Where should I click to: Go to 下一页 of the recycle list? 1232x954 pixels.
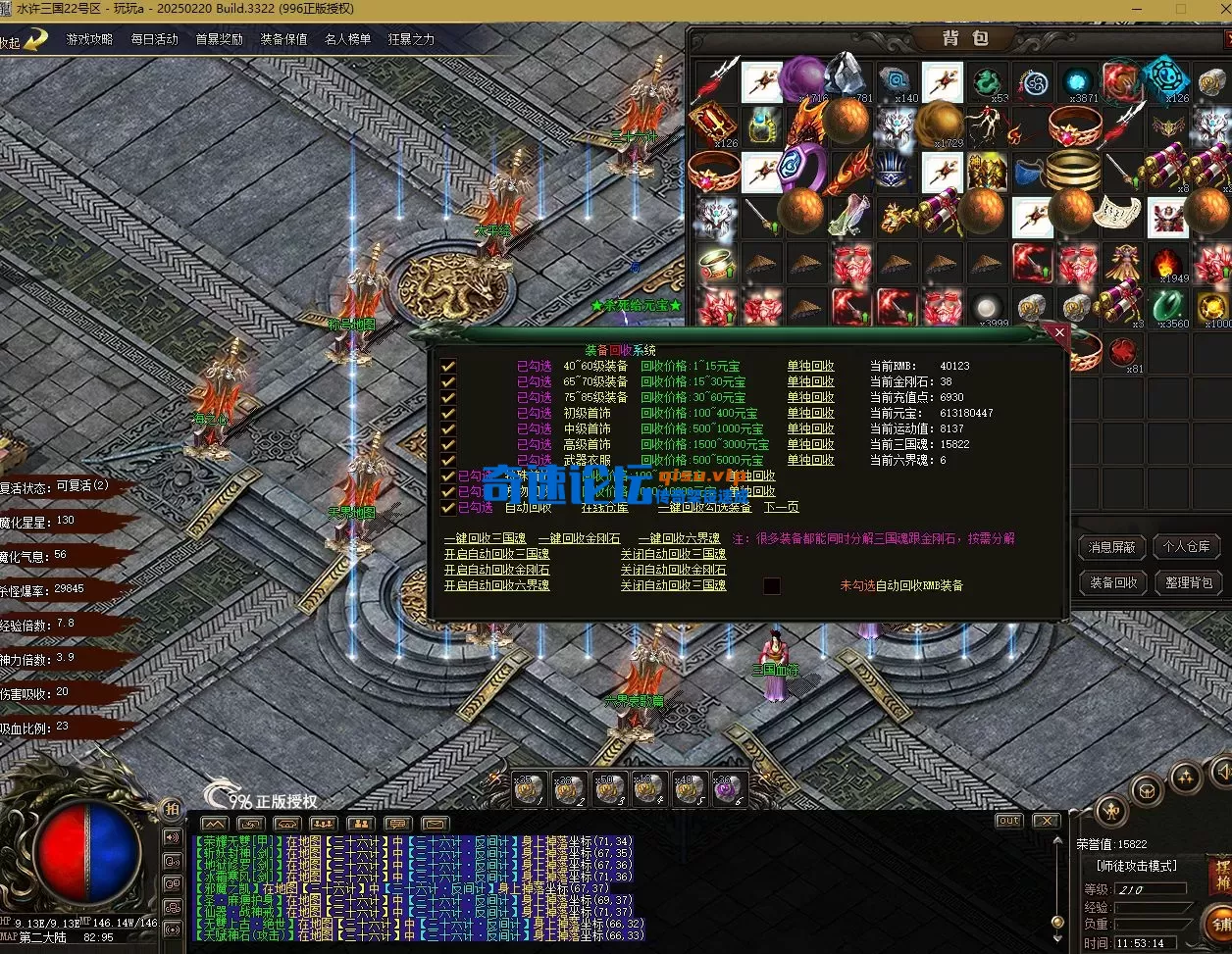point(782,508)
